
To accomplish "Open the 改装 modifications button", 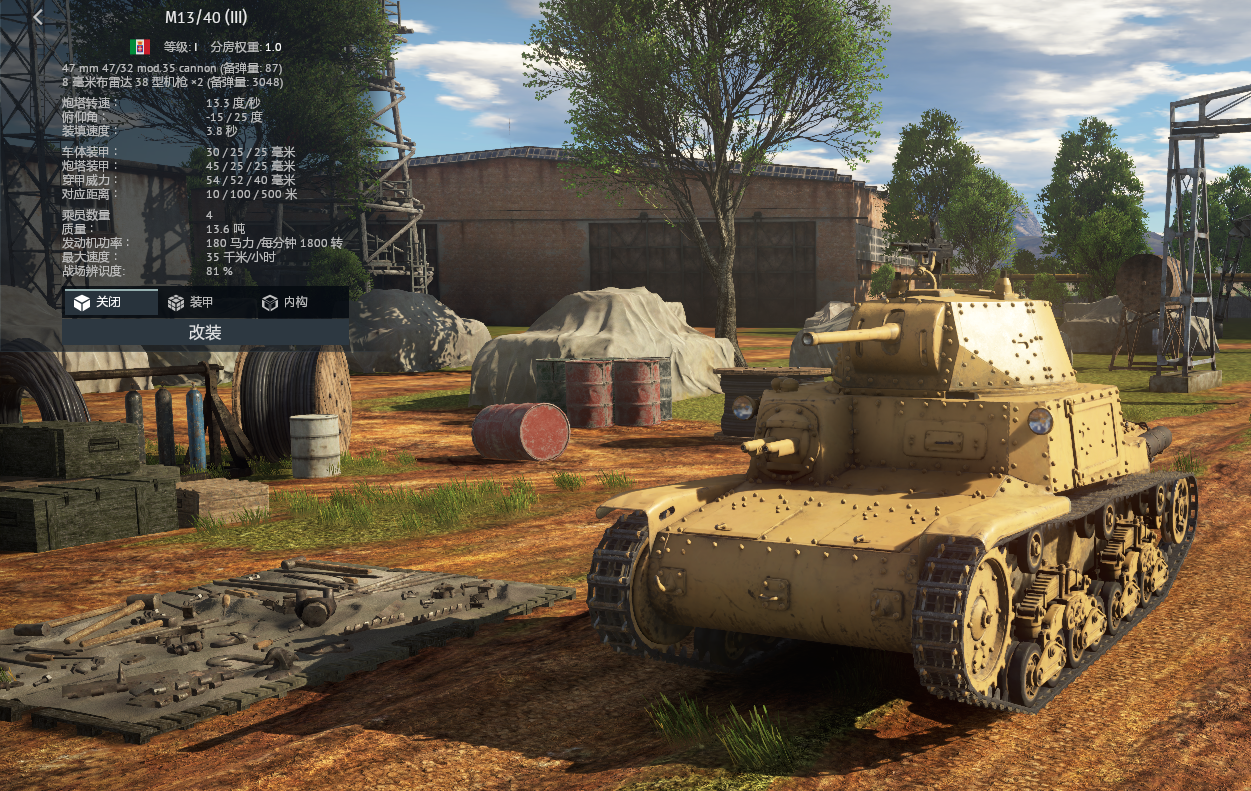I will (205, 332).
